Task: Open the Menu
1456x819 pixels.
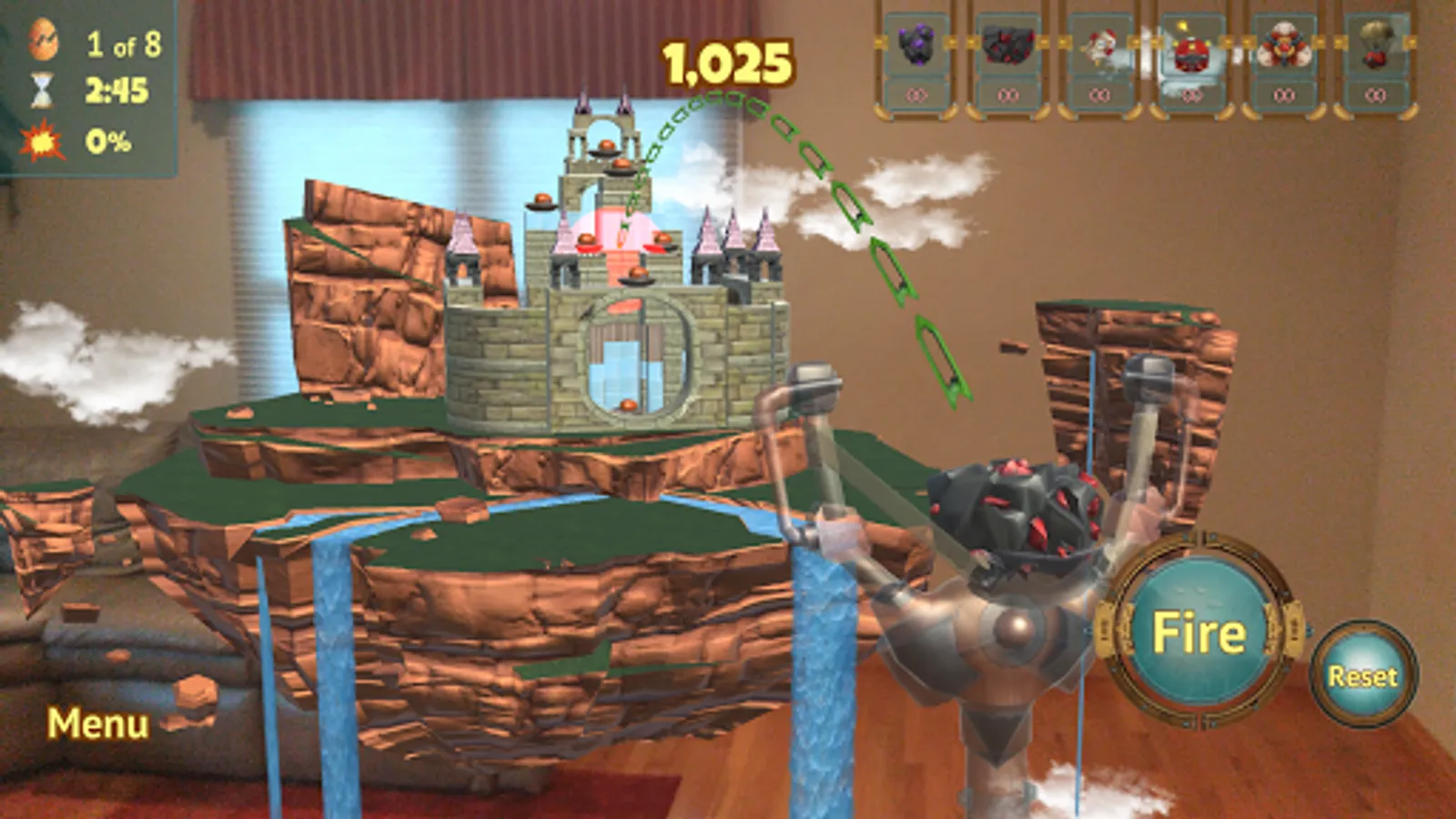Action: 98,725
